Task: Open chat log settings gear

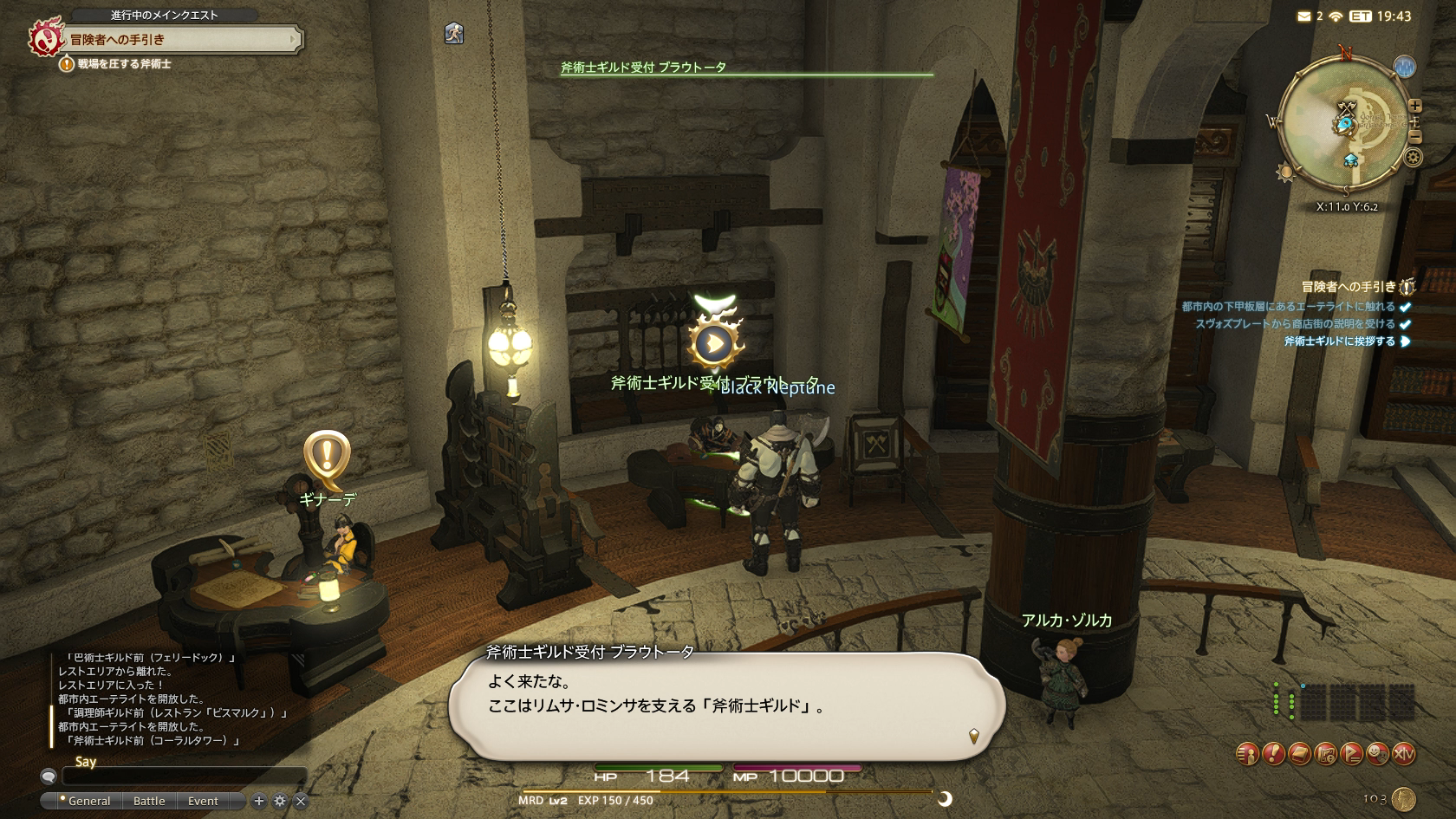Action: point(279,801)
